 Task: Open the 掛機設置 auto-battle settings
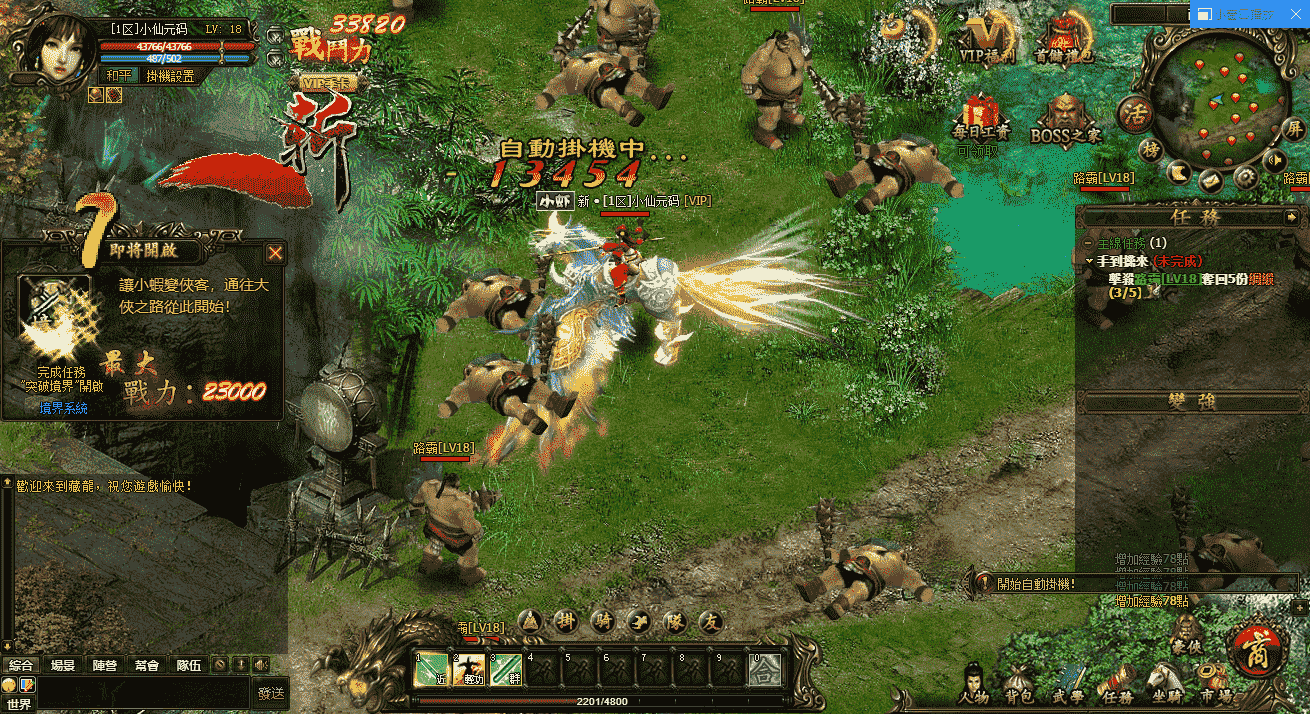click(x=171, y=76)
